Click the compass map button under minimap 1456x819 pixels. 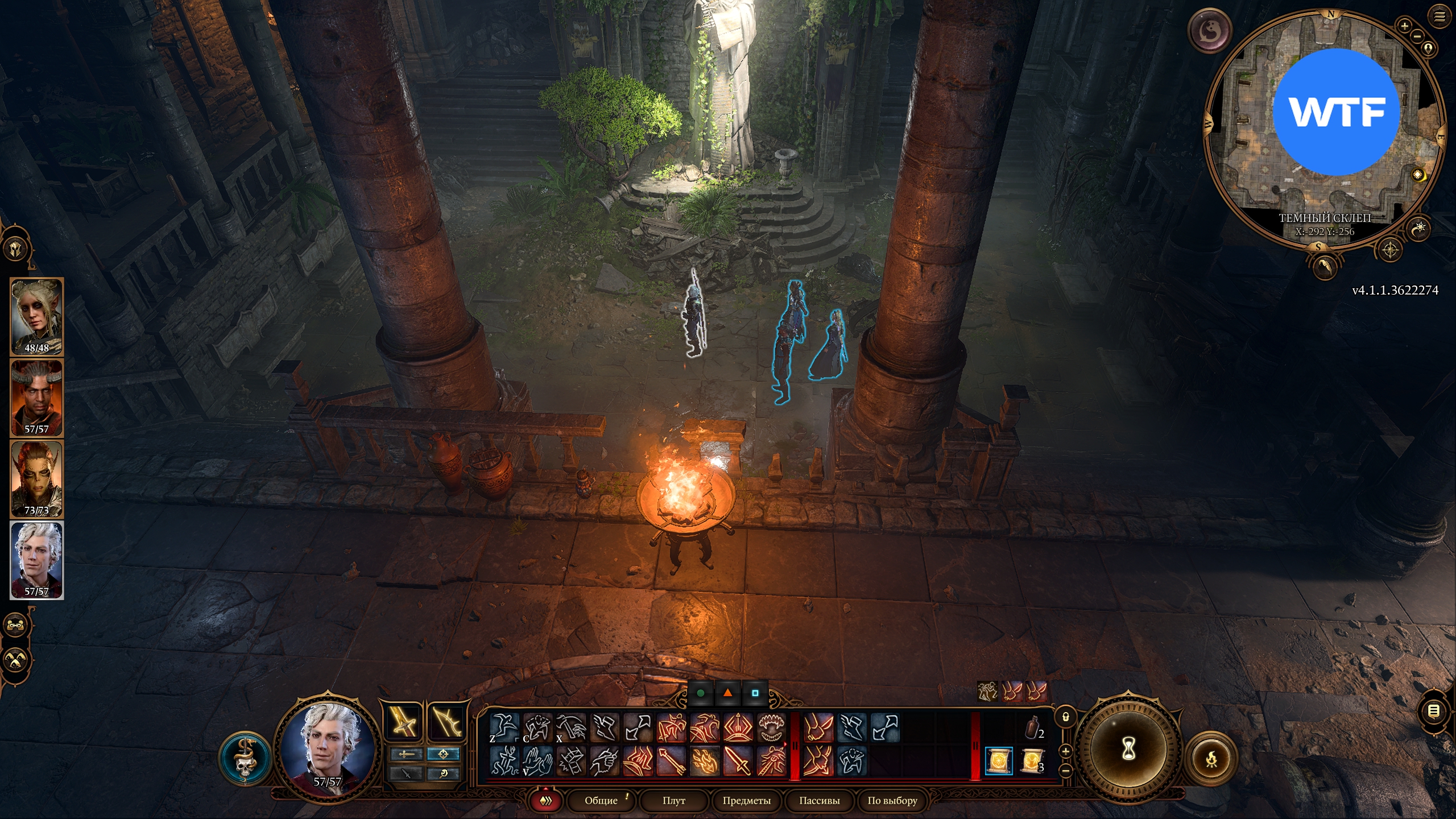pyautogui.click(x=1391, y=250)
